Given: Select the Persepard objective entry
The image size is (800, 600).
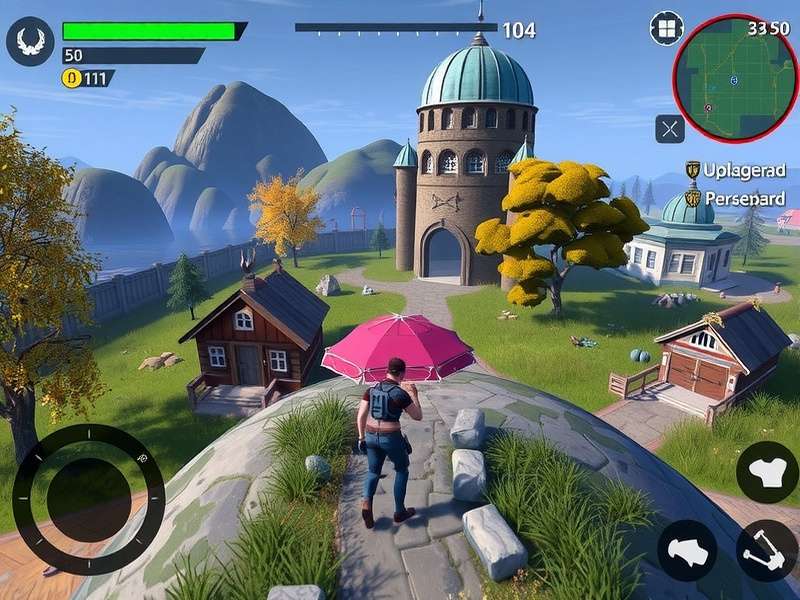Looking at the screenshot, I should pyautogui.click(x=736, y=198).
